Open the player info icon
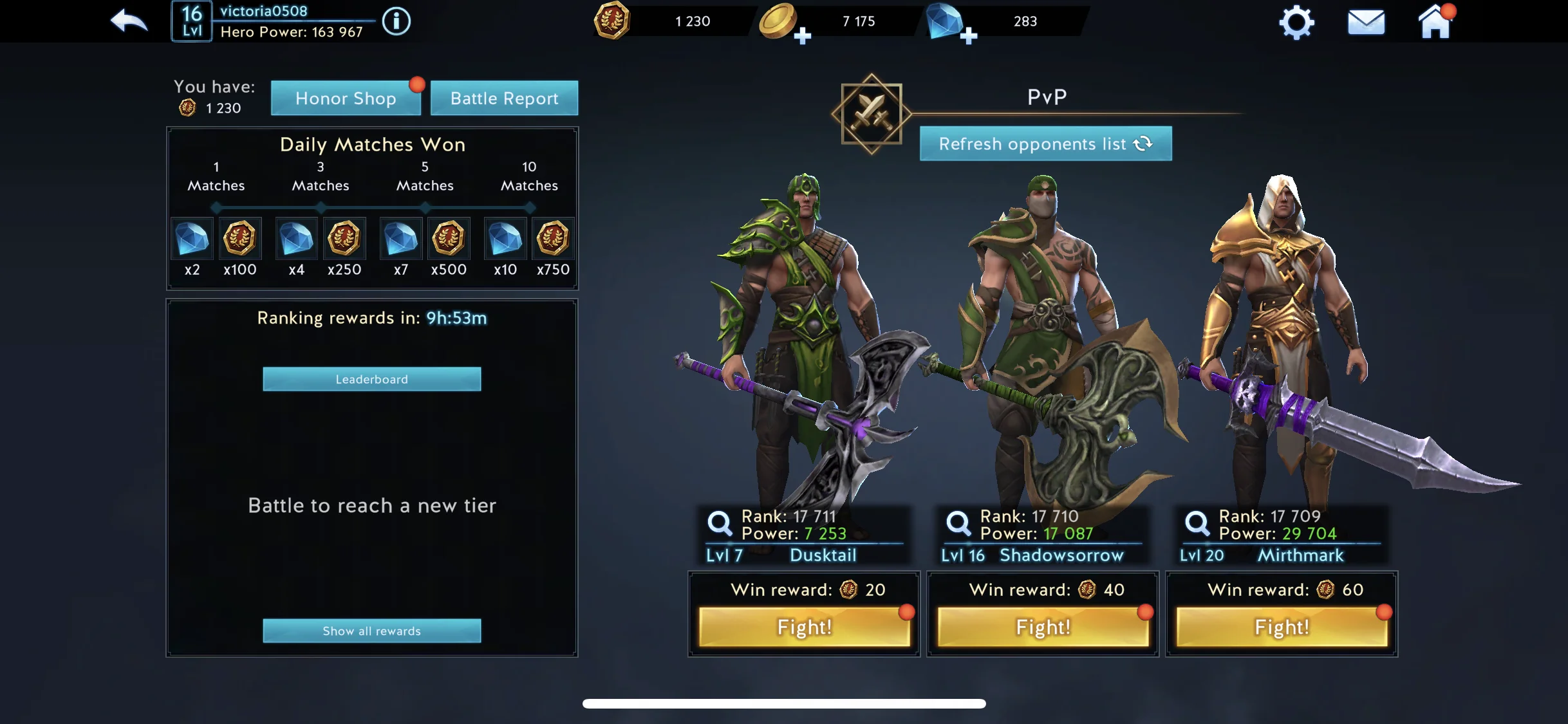The height and width of the screenshot is (724, 1568). coord(396,22)
